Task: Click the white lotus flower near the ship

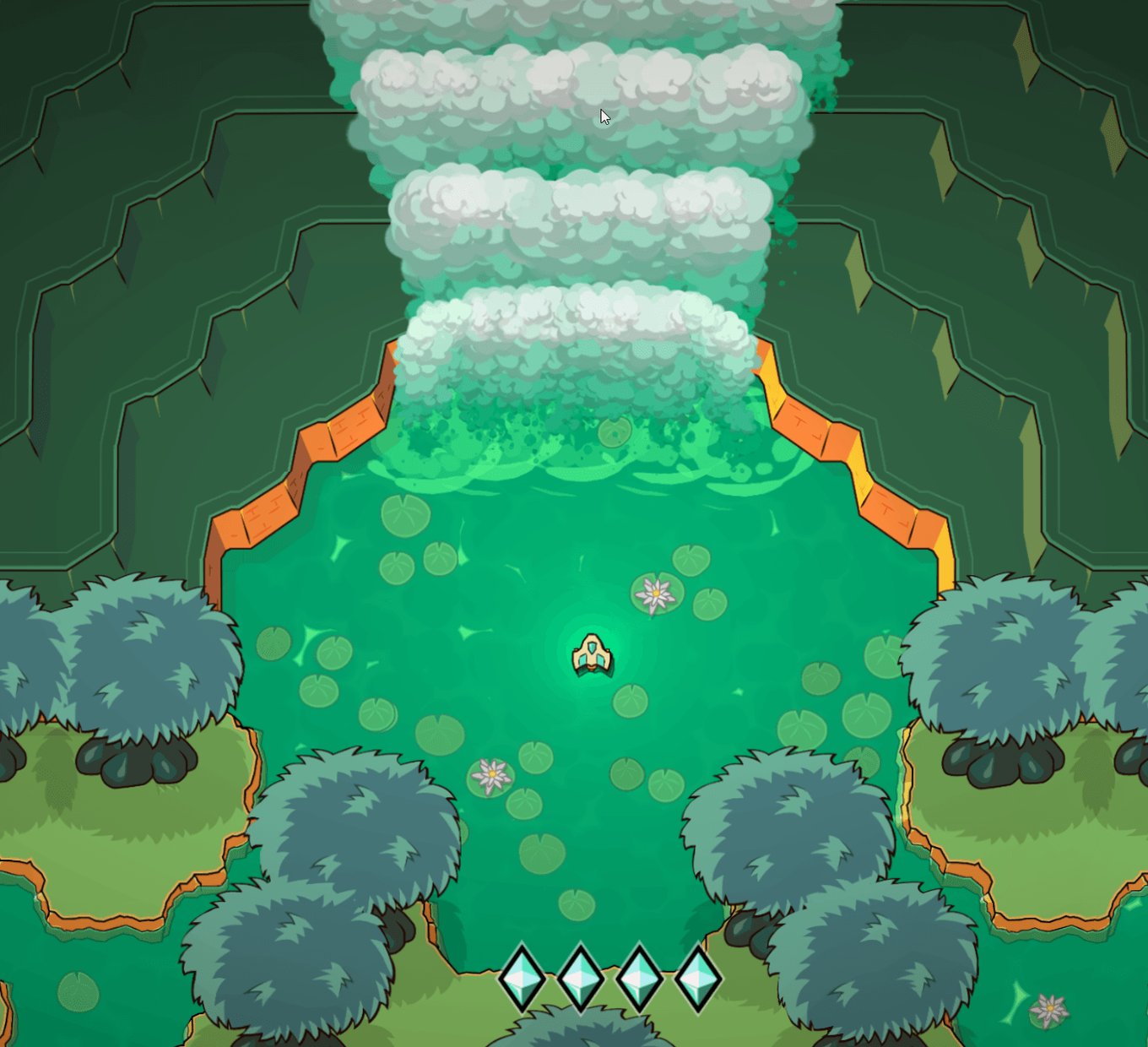Action: pyautogui.click(x=655, y=595)
